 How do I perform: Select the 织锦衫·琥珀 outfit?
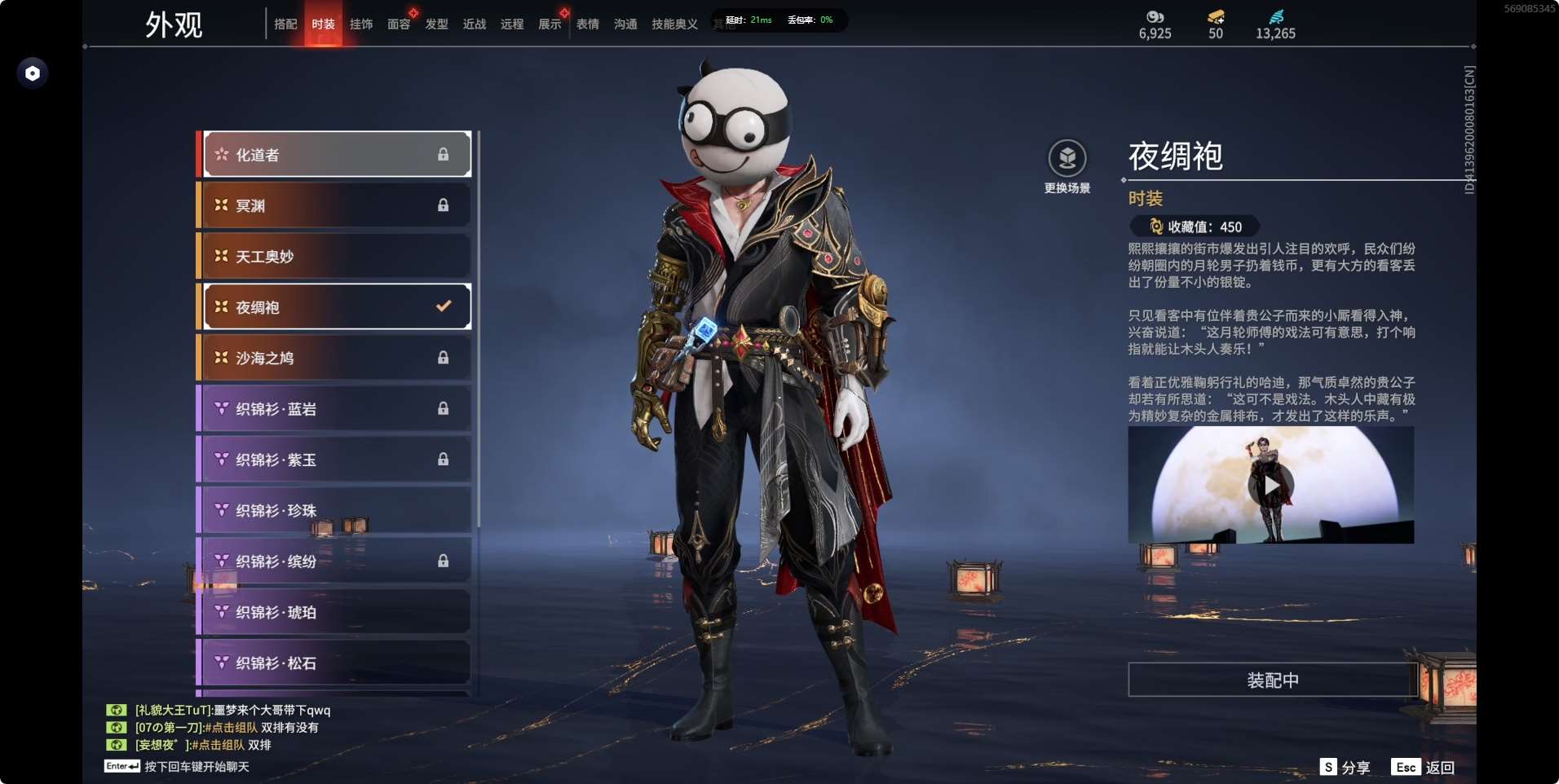pyautogui.click(x=335, y=612)
